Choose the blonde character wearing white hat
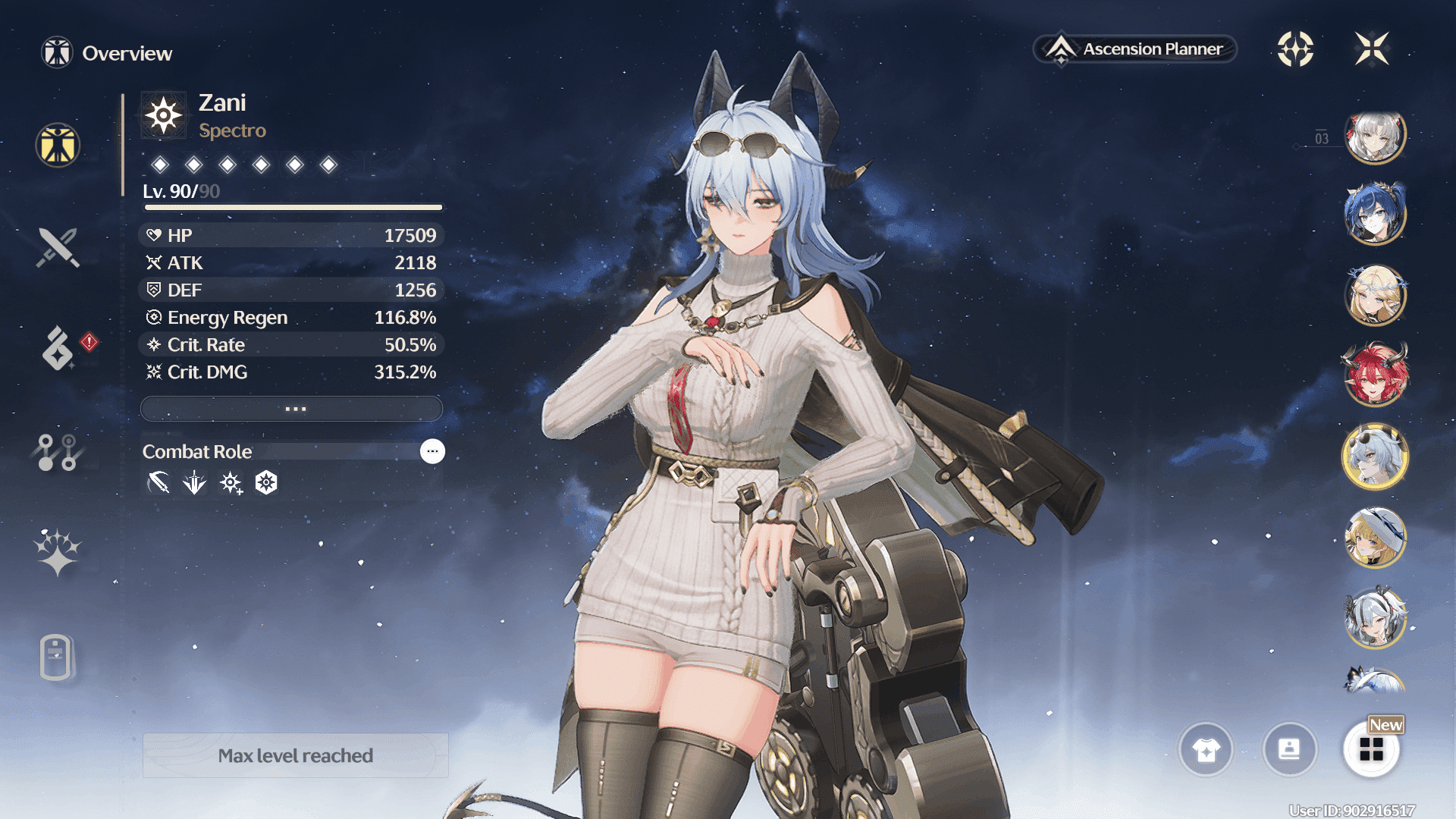 [1375, 537]
